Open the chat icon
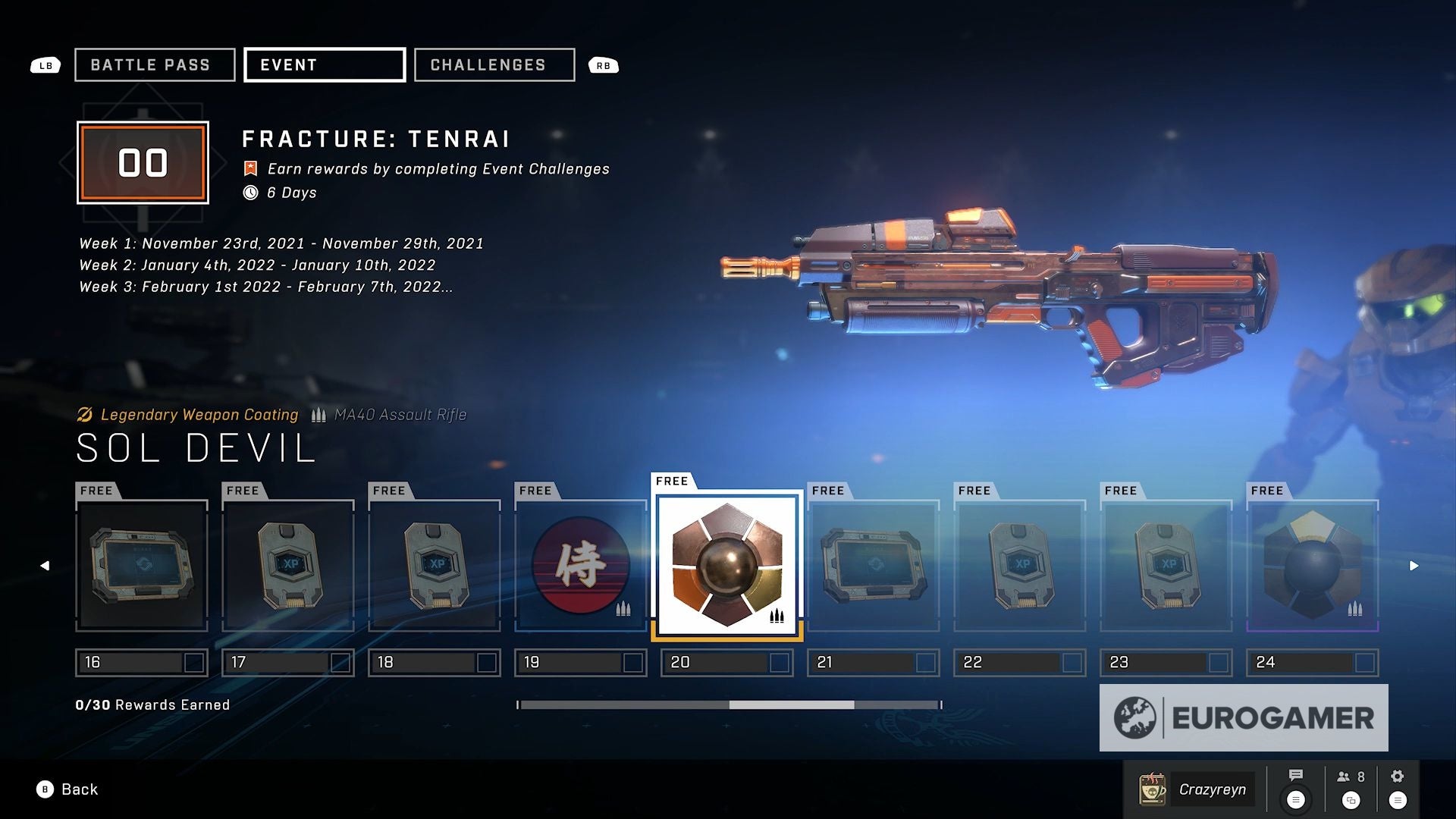The width and height of the screenshot is (1456, 819). pyautogui.click(x=1296, y=775)
